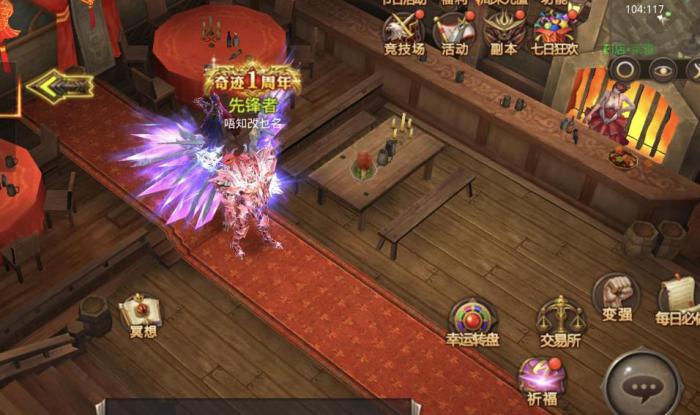Toggle the eye visibility button
The image size is (700, 415).
tap(661, 69)
